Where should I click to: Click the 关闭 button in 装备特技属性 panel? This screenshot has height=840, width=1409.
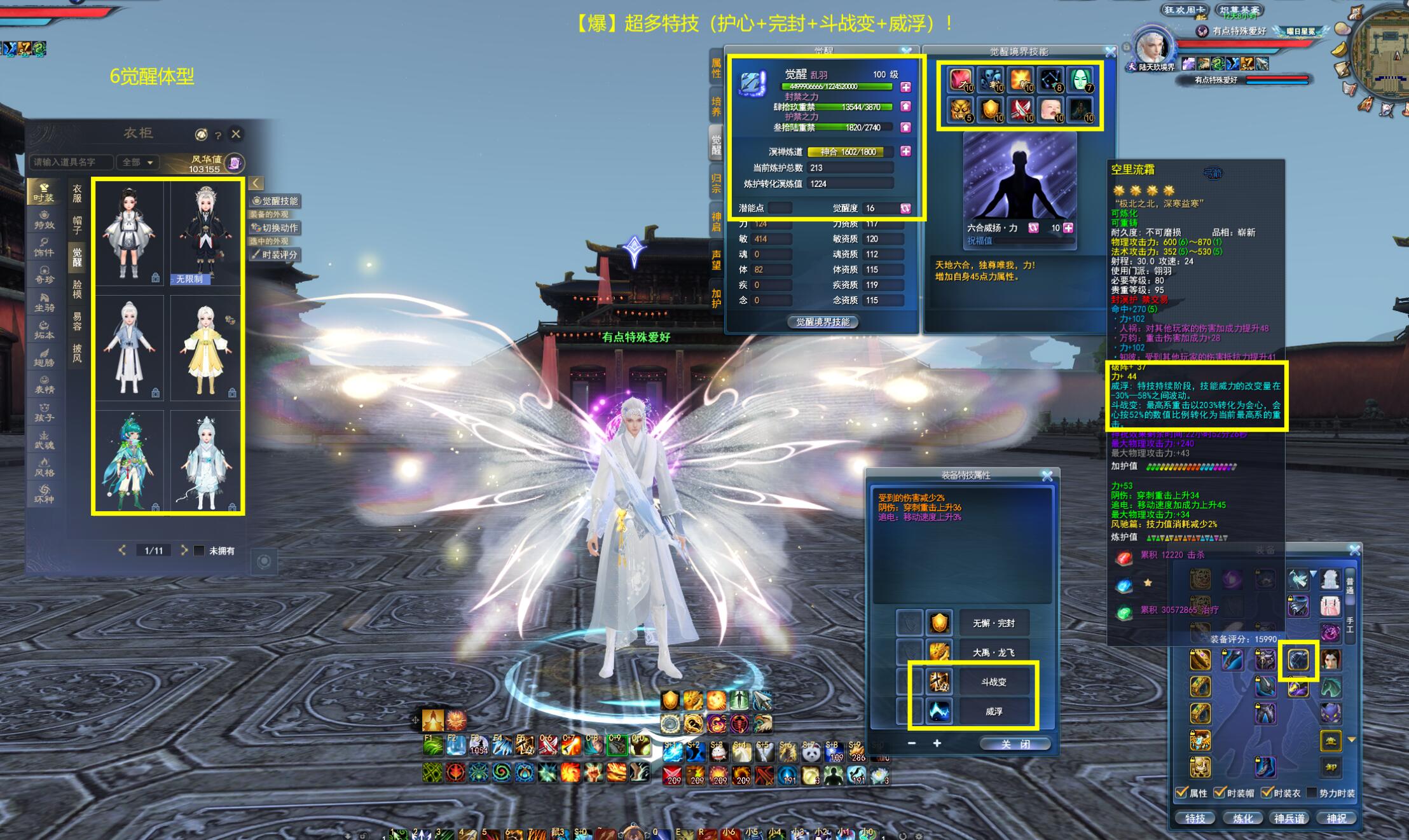click(x=1015, y=744)
